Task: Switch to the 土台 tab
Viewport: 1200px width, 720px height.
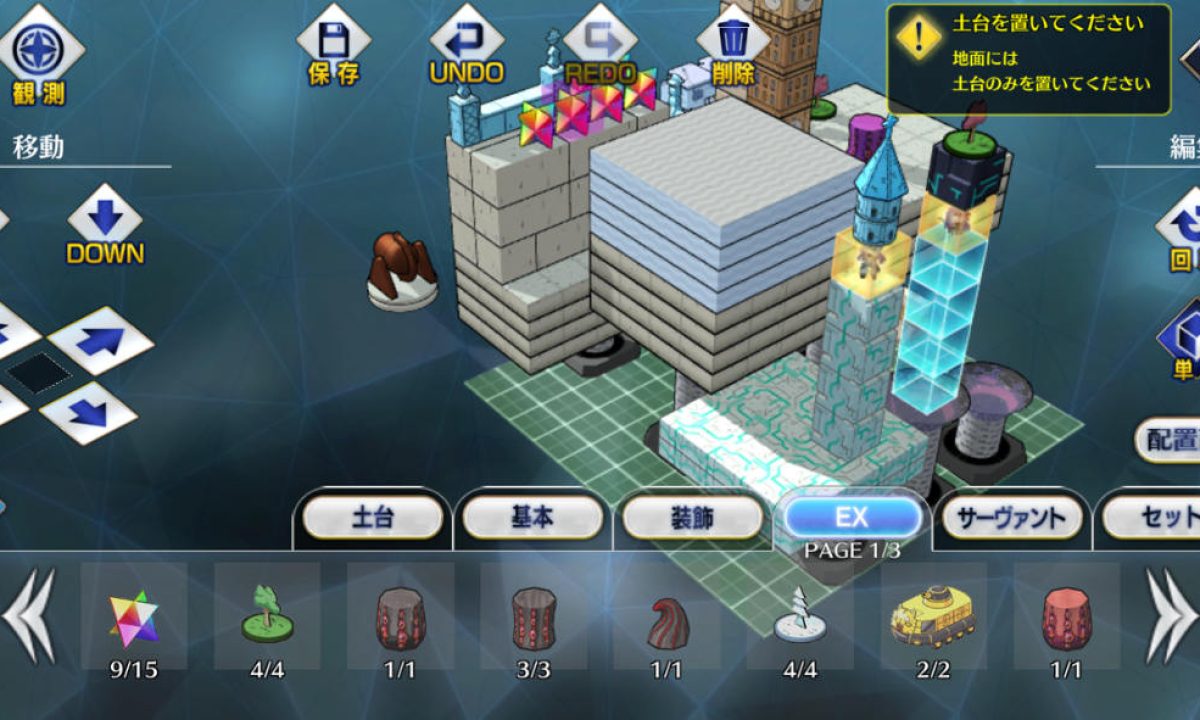Action: [372, 518]
